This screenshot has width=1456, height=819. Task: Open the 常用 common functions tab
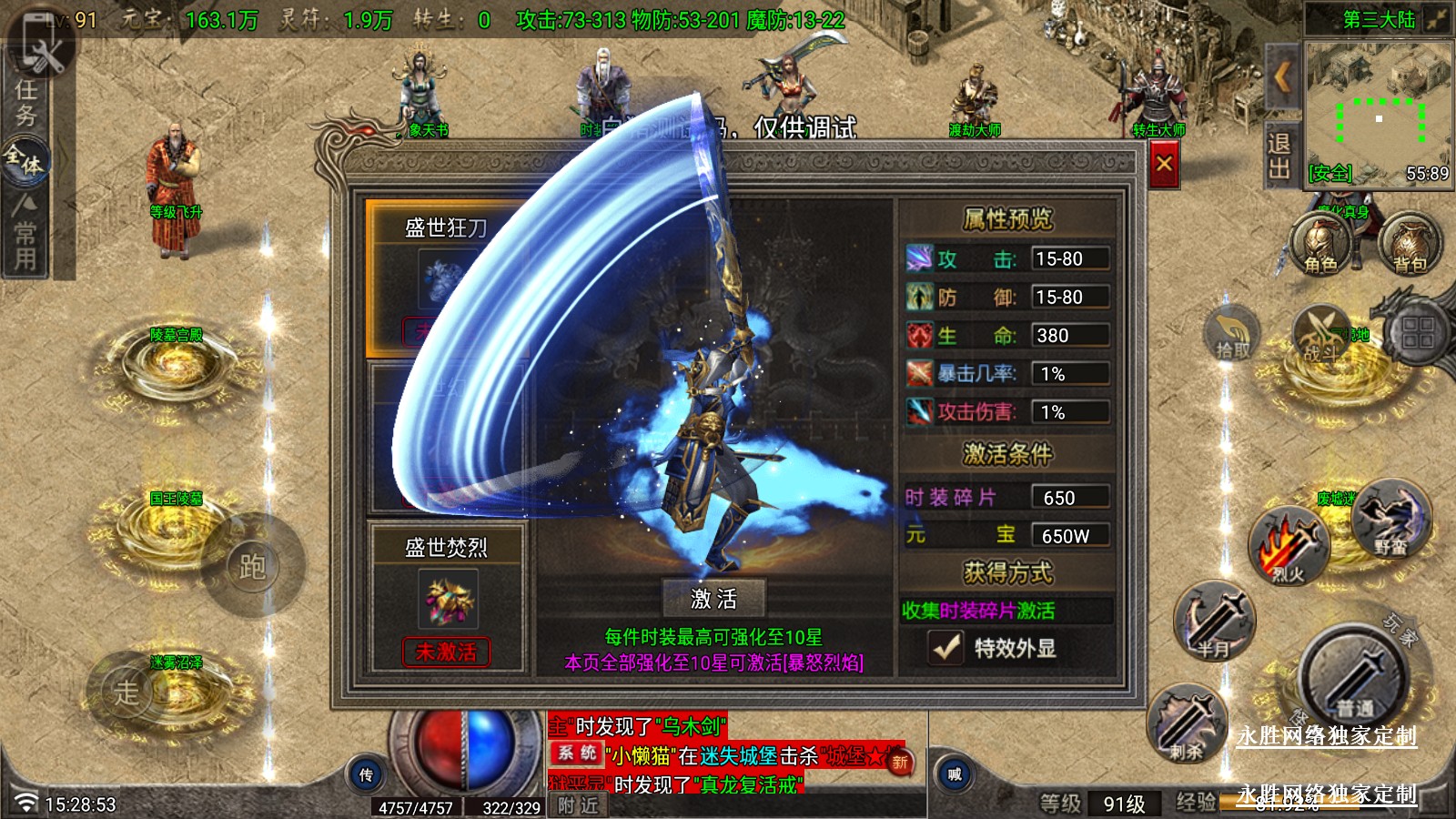click(25, 235)
